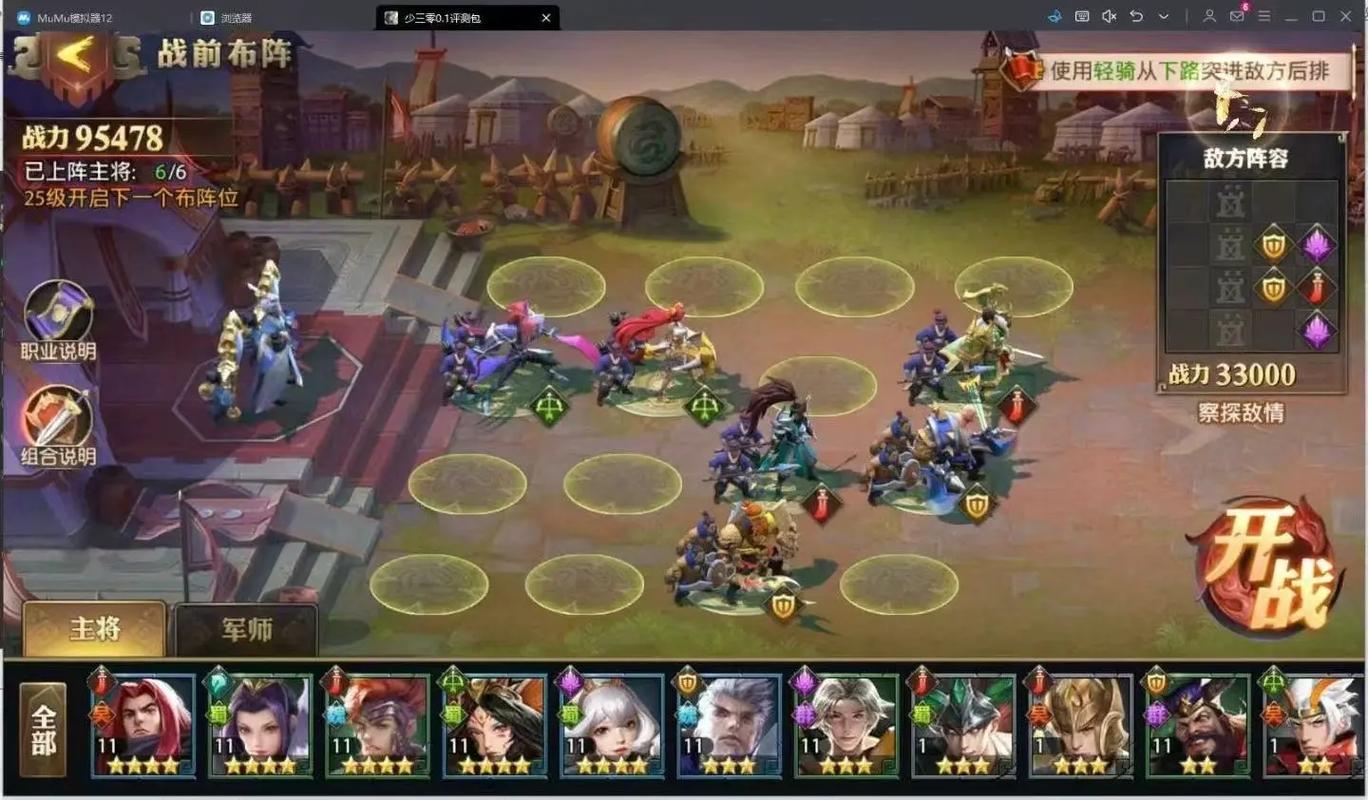Scout the enemy with 察探敌情
Viewport: 1368px width, 800px height.
coord(1241,413)
